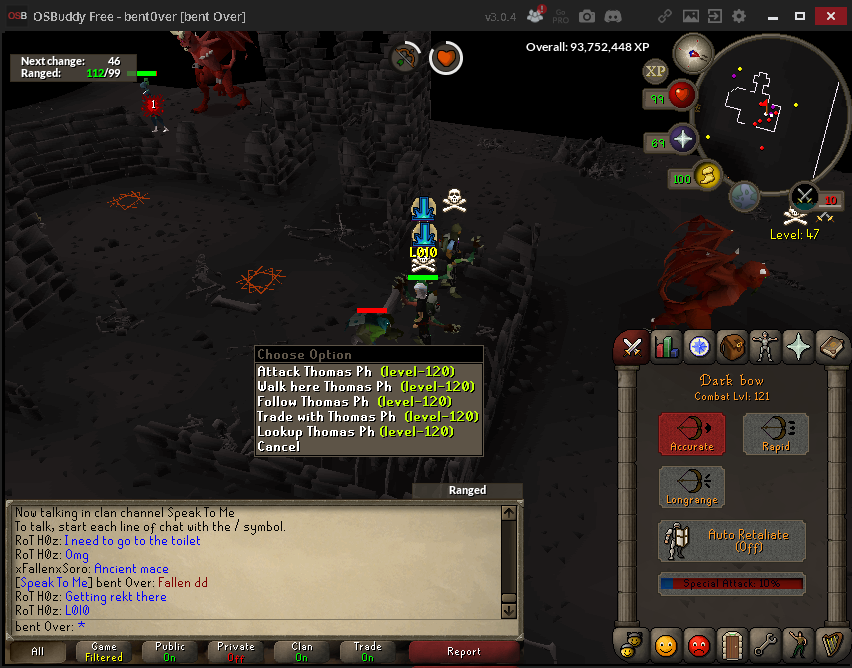
Task: Show the worn equipment tab
Action: [766, 346]
